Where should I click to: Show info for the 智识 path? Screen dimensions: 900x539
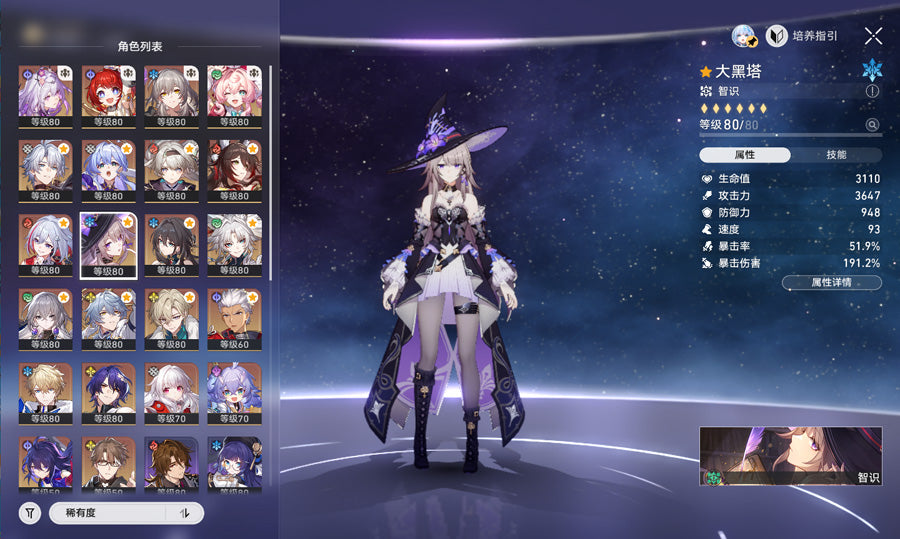click(872, 91)
